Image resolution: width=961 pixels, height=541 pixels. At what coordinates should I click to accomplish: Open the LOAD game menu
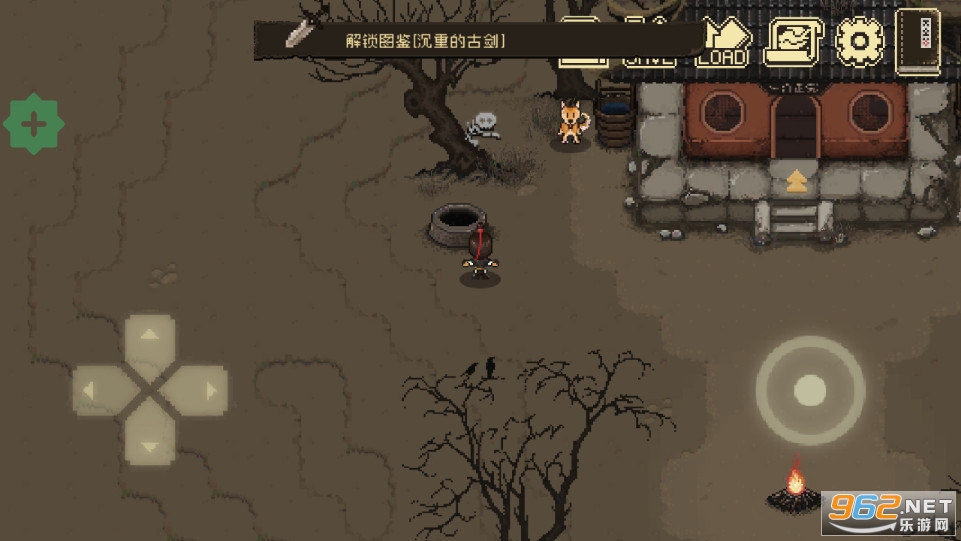[722, 42]
